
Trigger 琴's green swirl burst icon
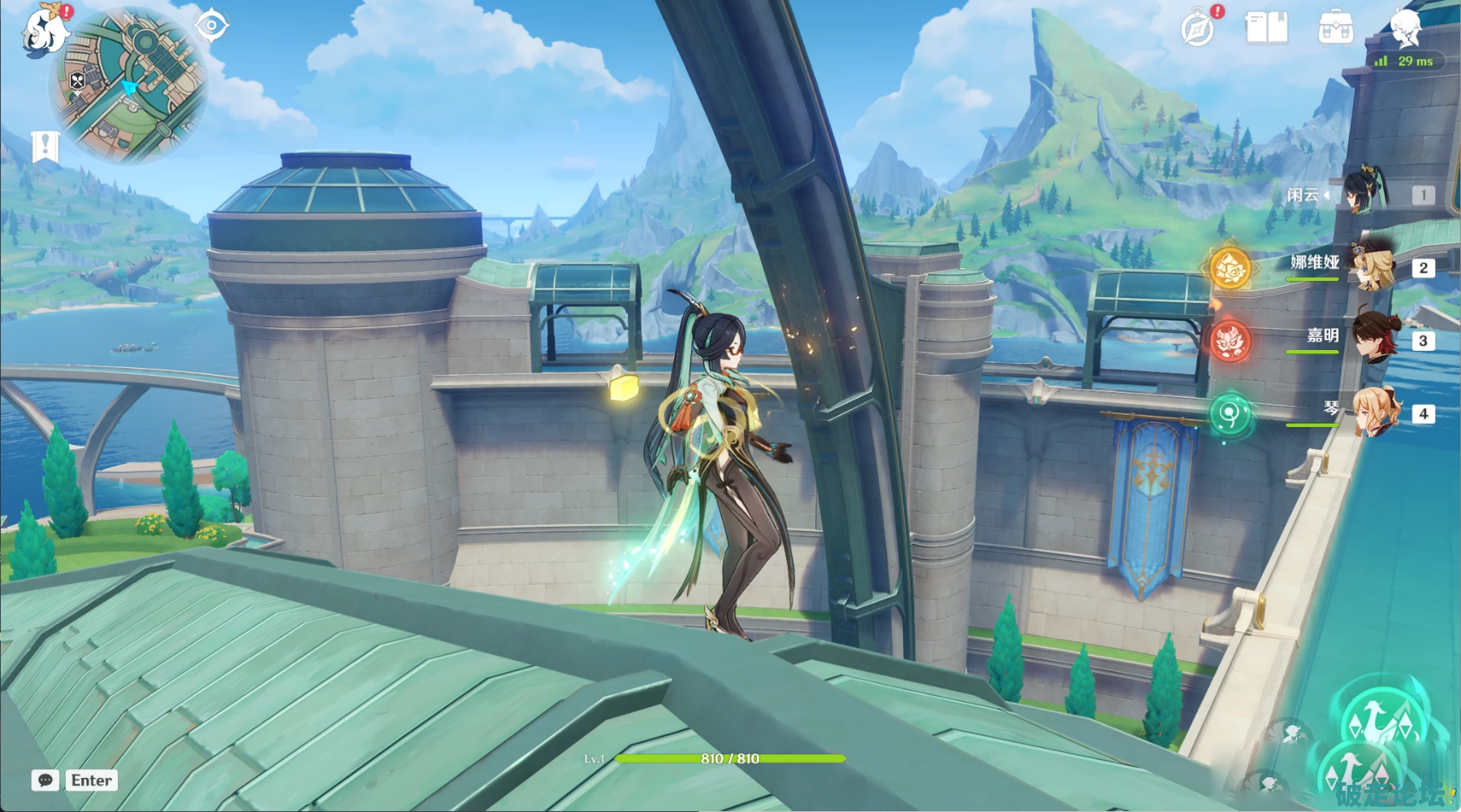point(1230,415)
